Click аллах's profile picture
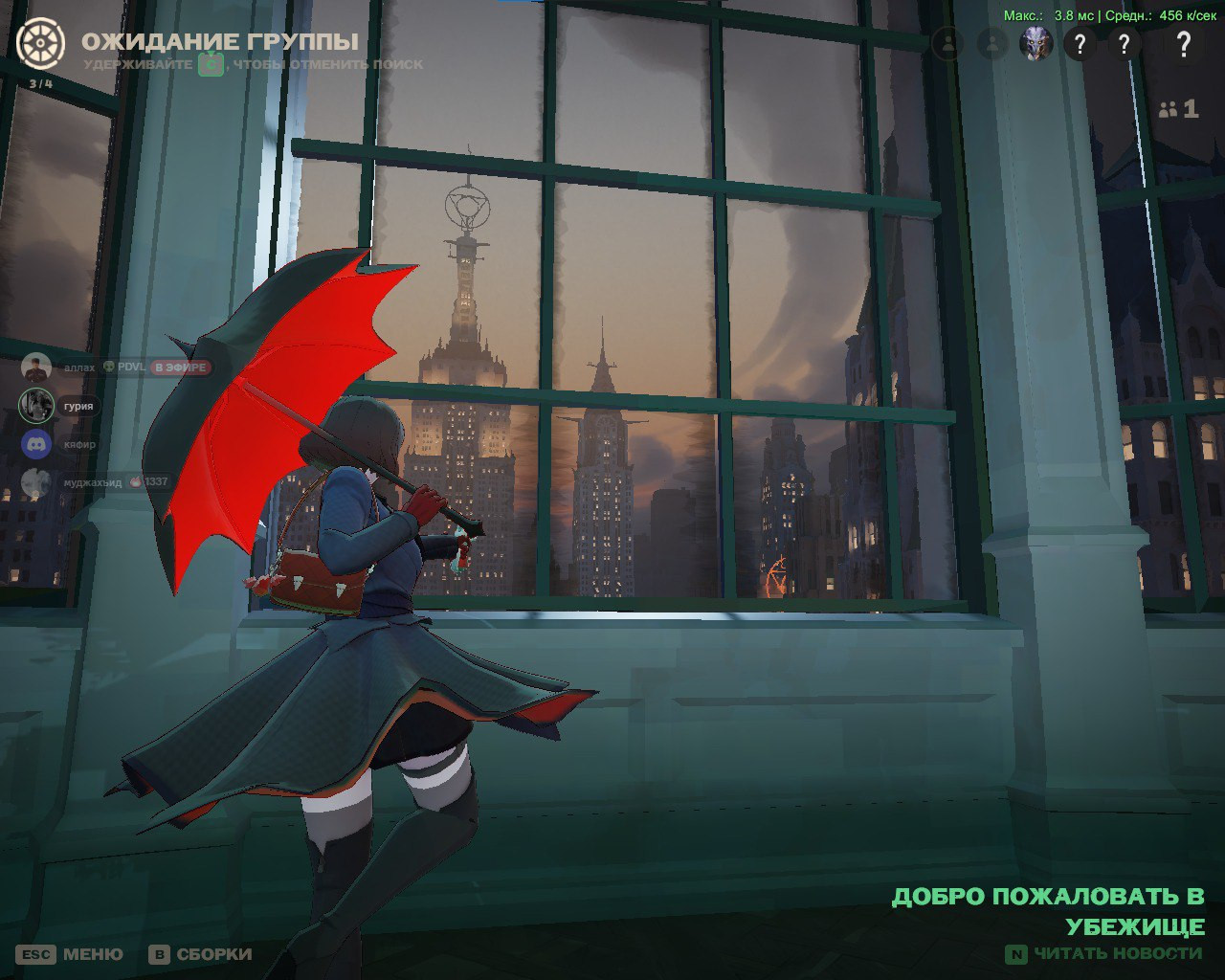This screenshot has height=980, width=1225. 35,367
